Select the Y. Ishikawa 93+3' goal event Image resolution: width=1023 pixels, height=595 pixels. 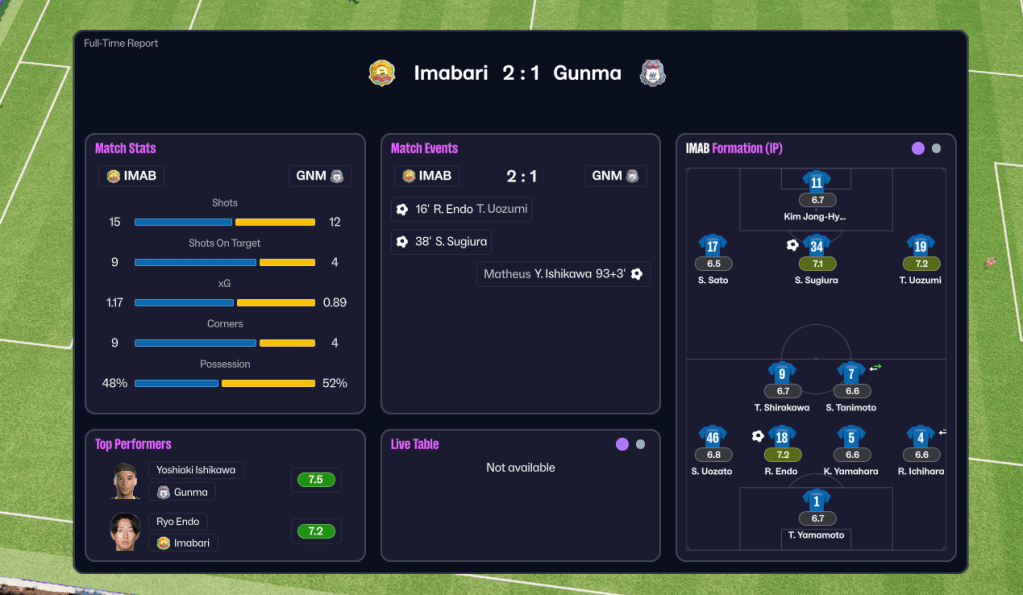pyautogui.click(x=563, y=274)
